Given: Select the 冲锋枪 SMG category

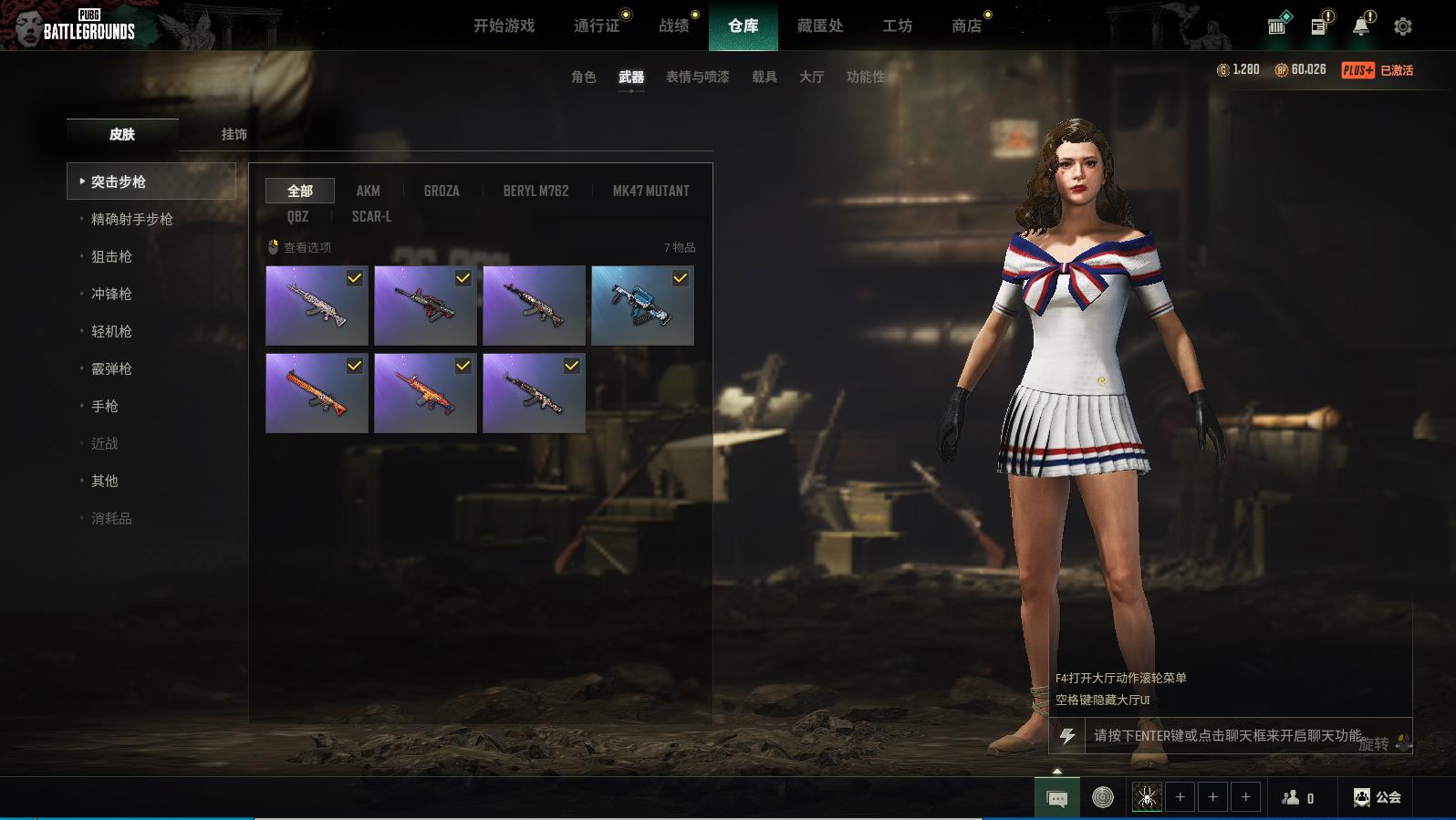Looking at the screenshot, I should (x=111, y=294).
